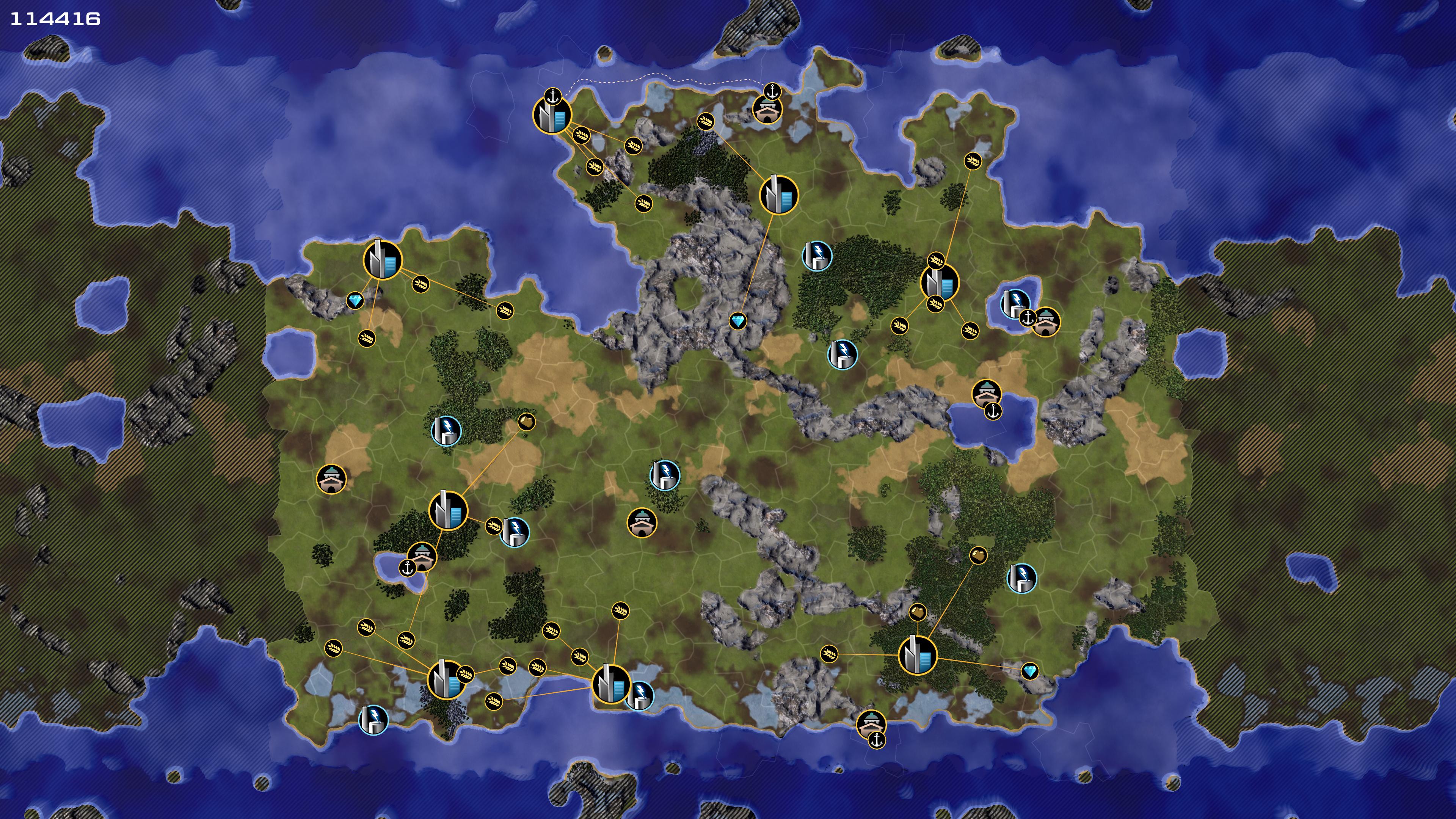Select the diamond marker beside the grey mountains

pyautogui.click(x=737, y=322)
